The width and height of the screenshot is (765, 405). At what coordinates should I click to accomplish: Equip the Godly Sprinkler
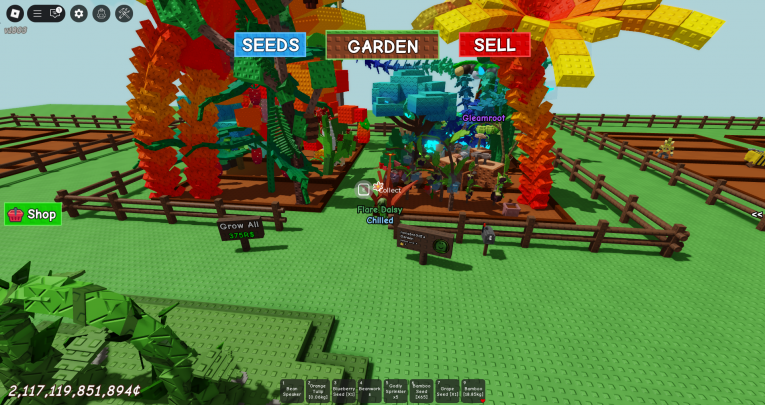[x=396, y=391]
